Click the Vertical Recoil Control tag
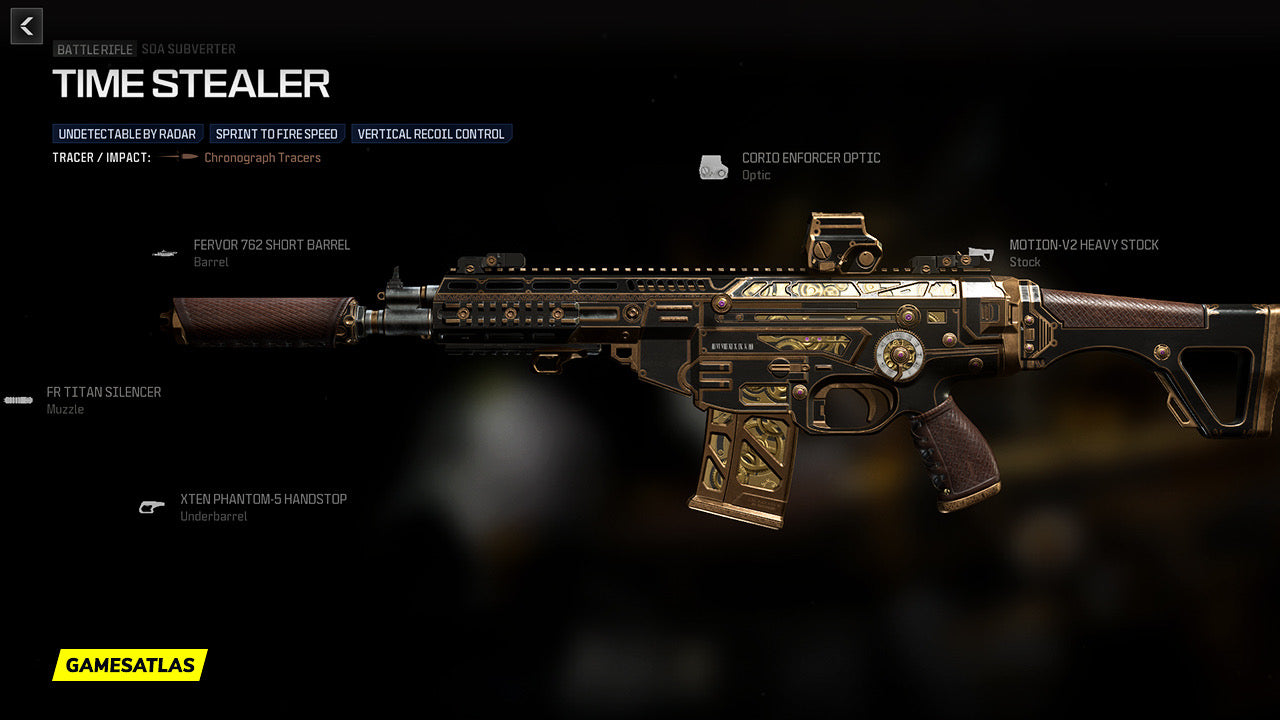 pos(431,134)
